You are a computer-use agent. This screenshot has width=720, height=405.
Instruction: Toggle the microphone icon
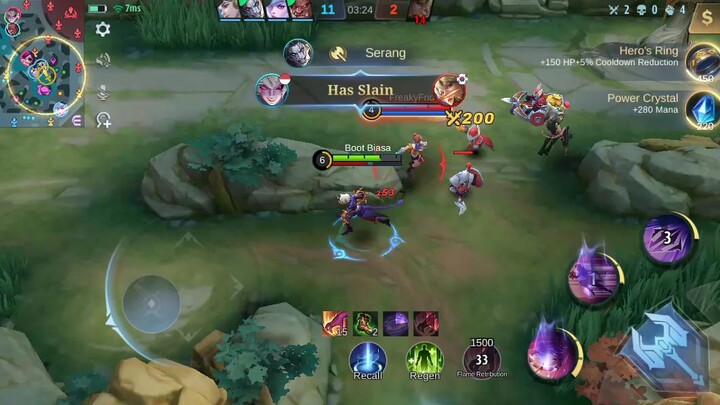click(x=103, y=90)
